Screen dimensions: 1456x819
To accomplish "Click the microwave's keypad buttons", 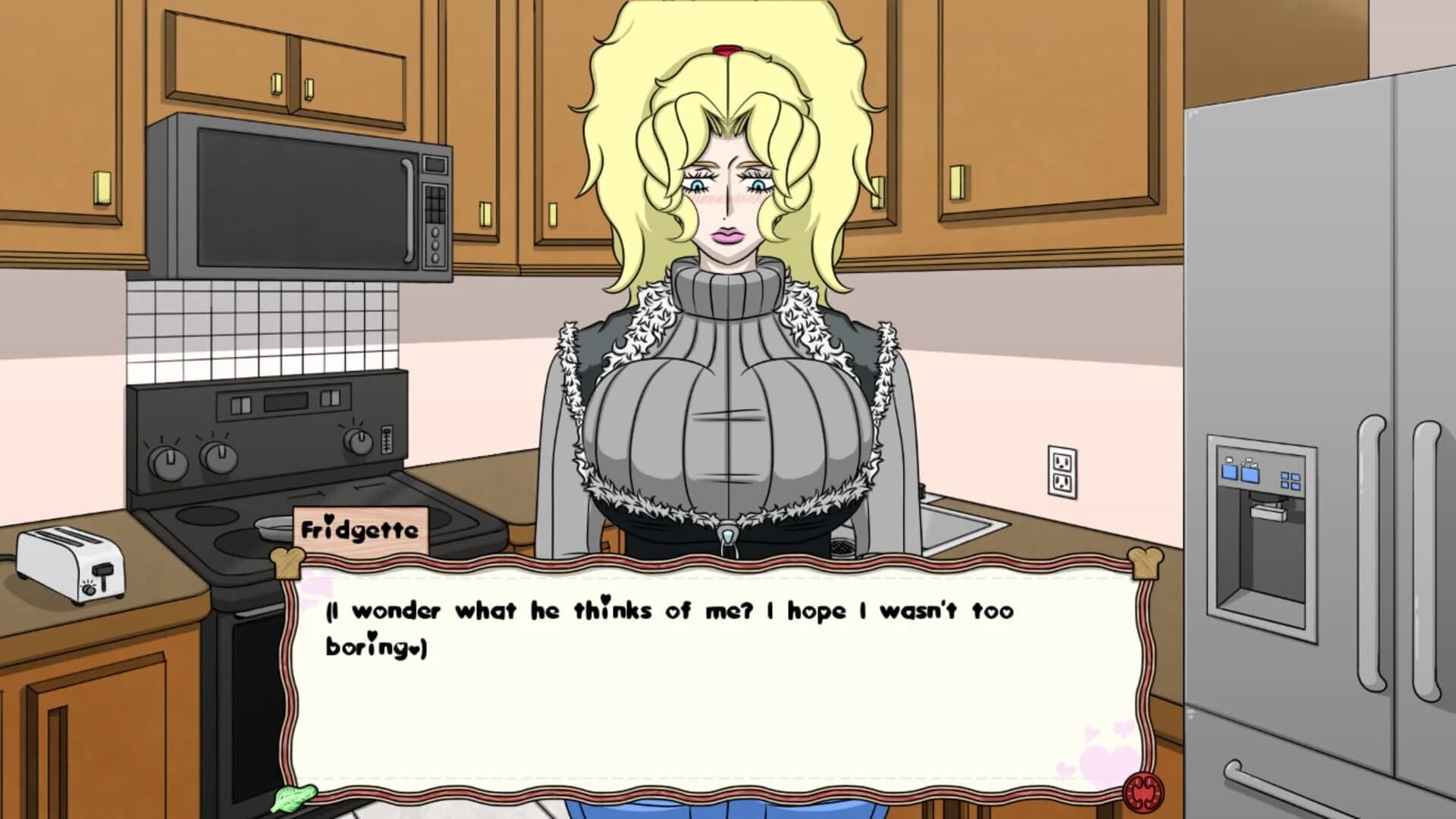I will click(x=436, y=205).
